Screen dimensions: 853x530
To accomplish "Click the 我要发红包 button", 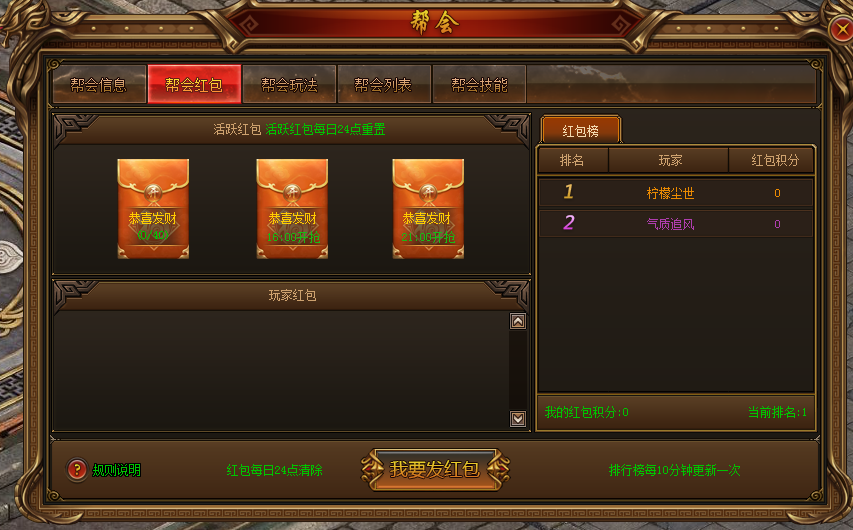I will point(434,469).
